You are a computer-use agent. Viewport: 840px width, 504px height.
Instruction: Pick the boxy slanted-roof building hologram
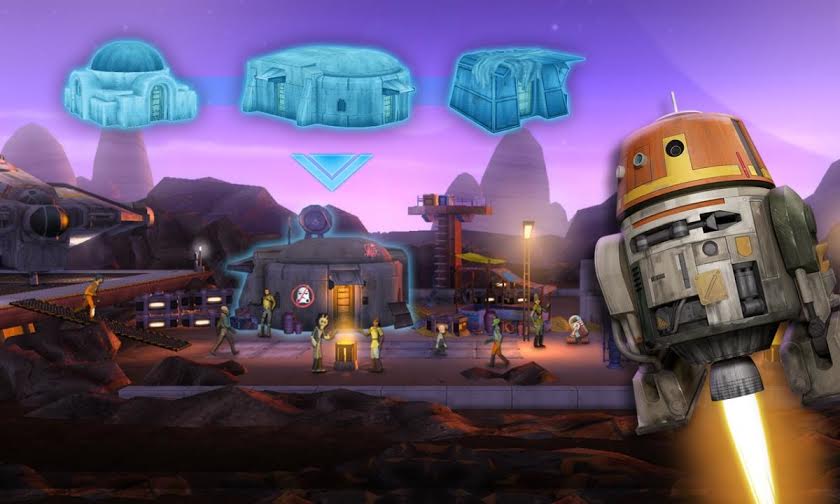[512, 90]
